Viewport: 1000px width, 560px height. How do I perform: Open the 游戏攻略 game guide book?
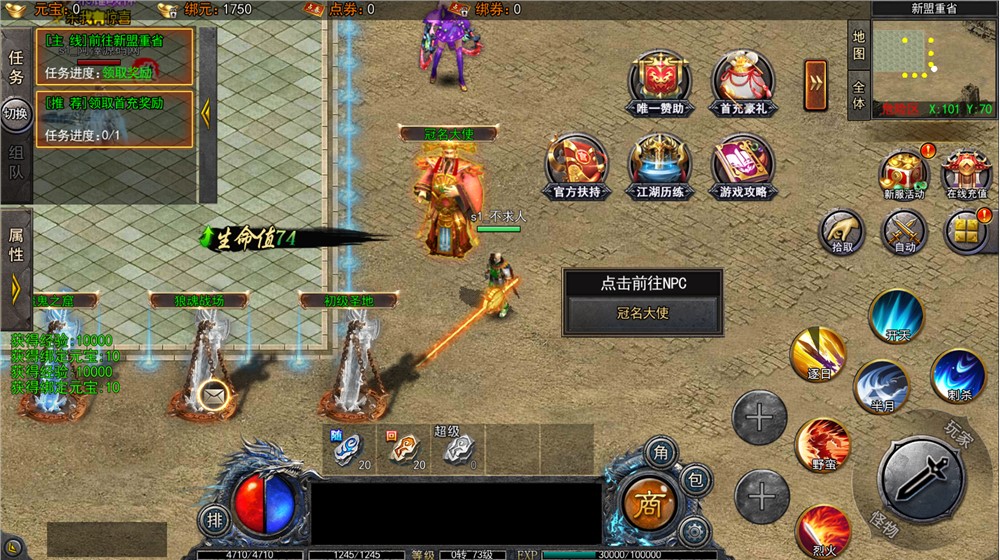(x=743, y=165)
